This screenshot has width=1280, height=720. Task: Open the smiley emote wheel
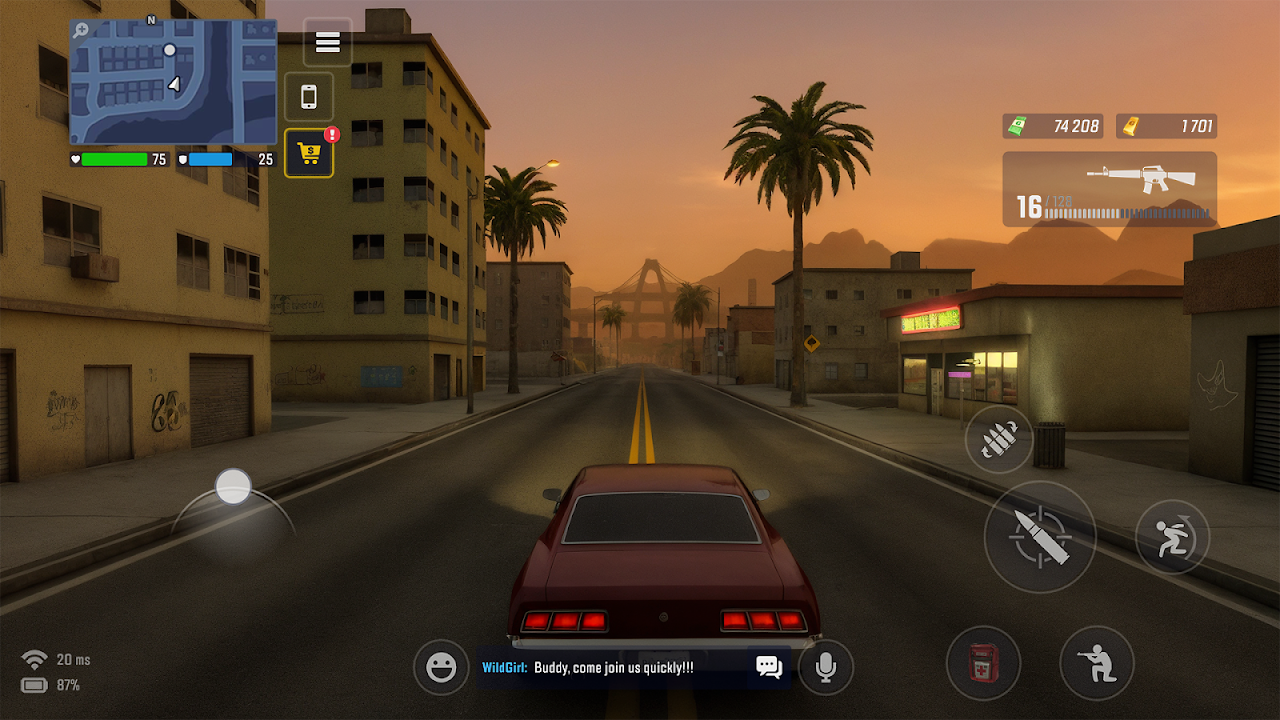coord(441,667)
